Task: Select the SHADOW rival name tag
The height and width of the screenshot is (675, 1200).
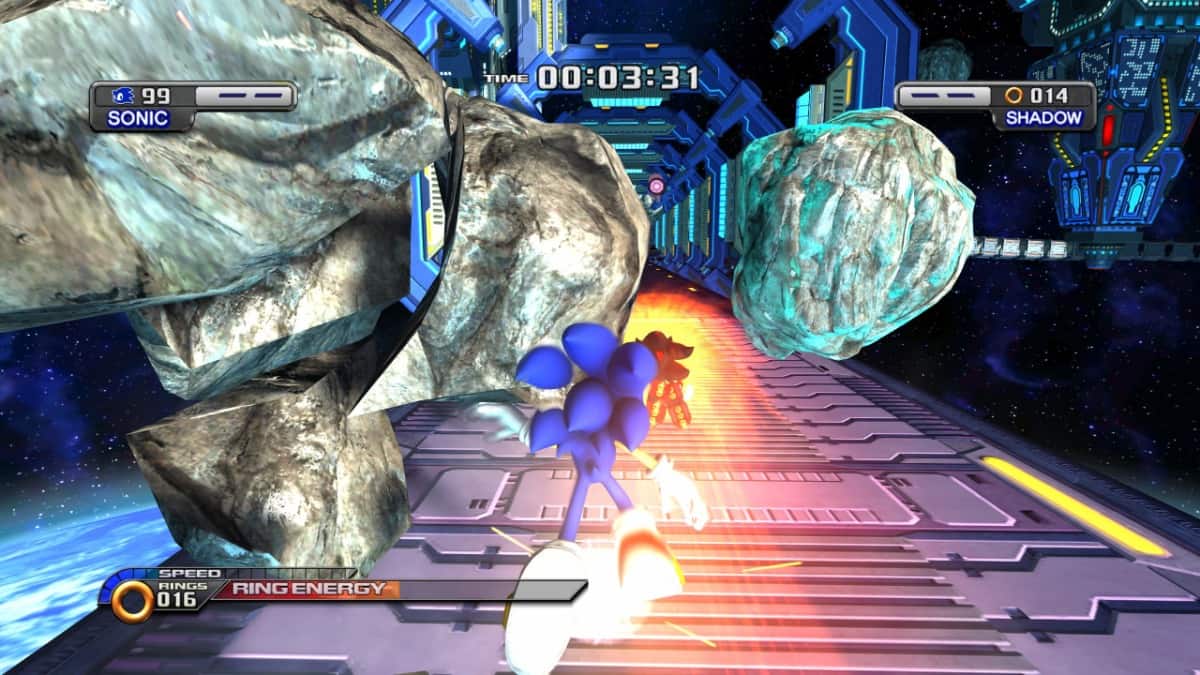Action: (x=1043, y=118)
